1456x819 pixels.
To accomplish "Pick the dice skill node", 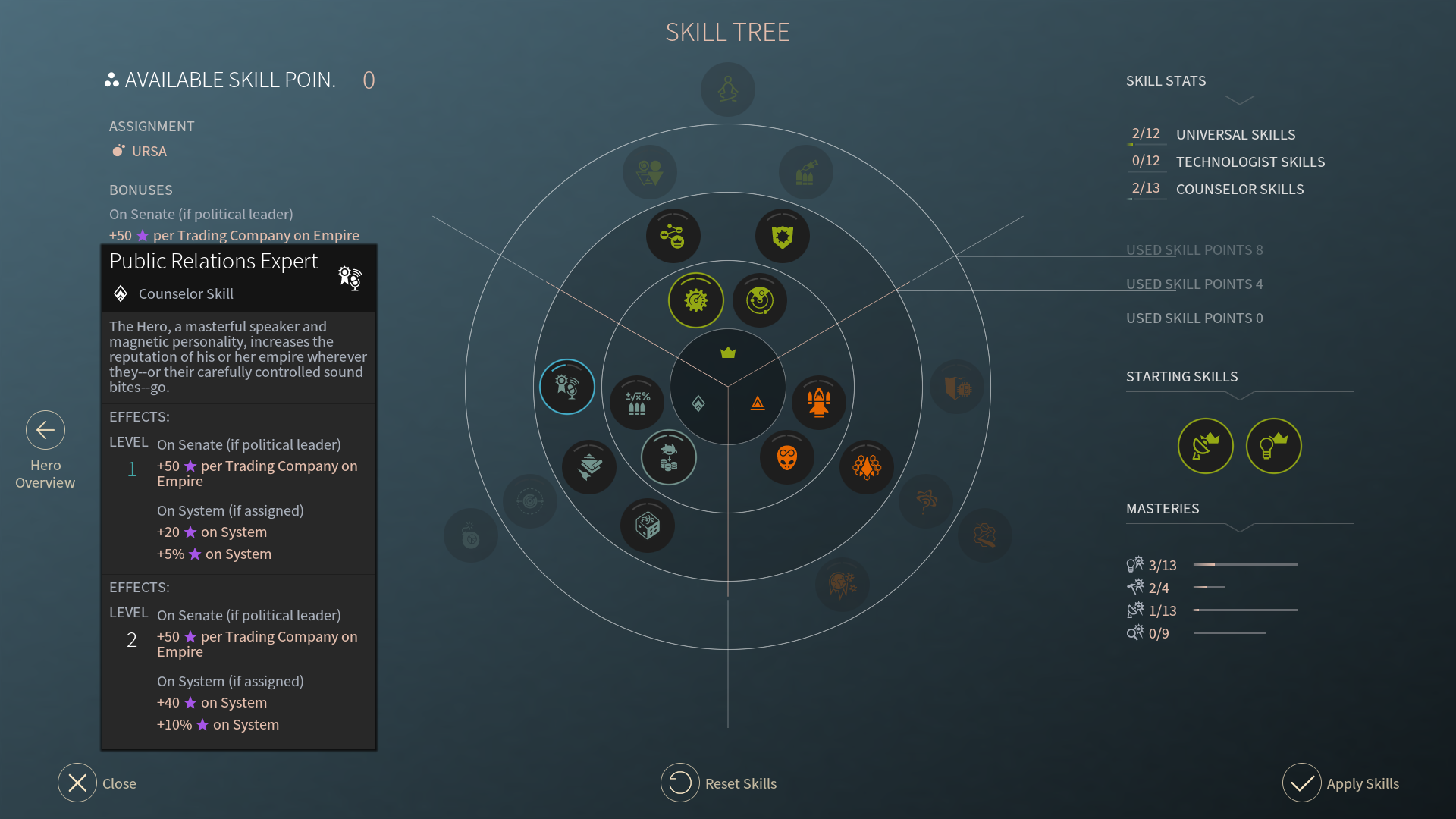I will pos(648,526).
